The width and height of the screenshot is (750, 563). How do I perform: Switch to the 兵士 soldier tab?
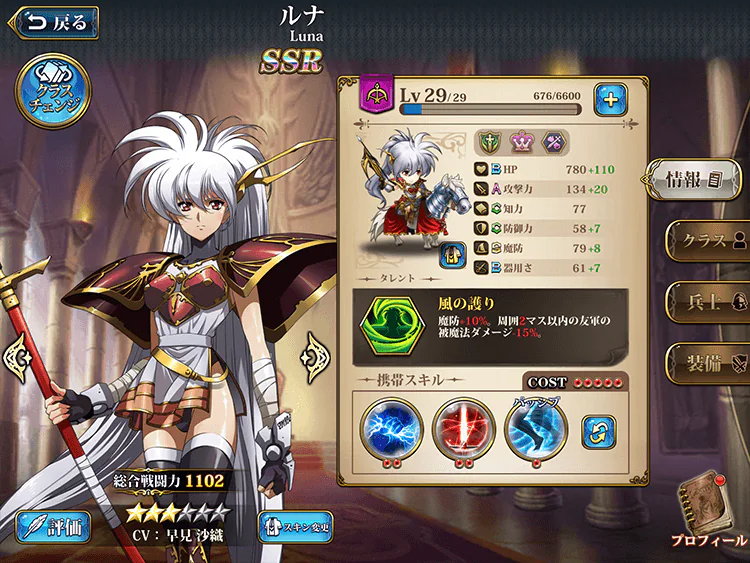(x=706, y=299)
